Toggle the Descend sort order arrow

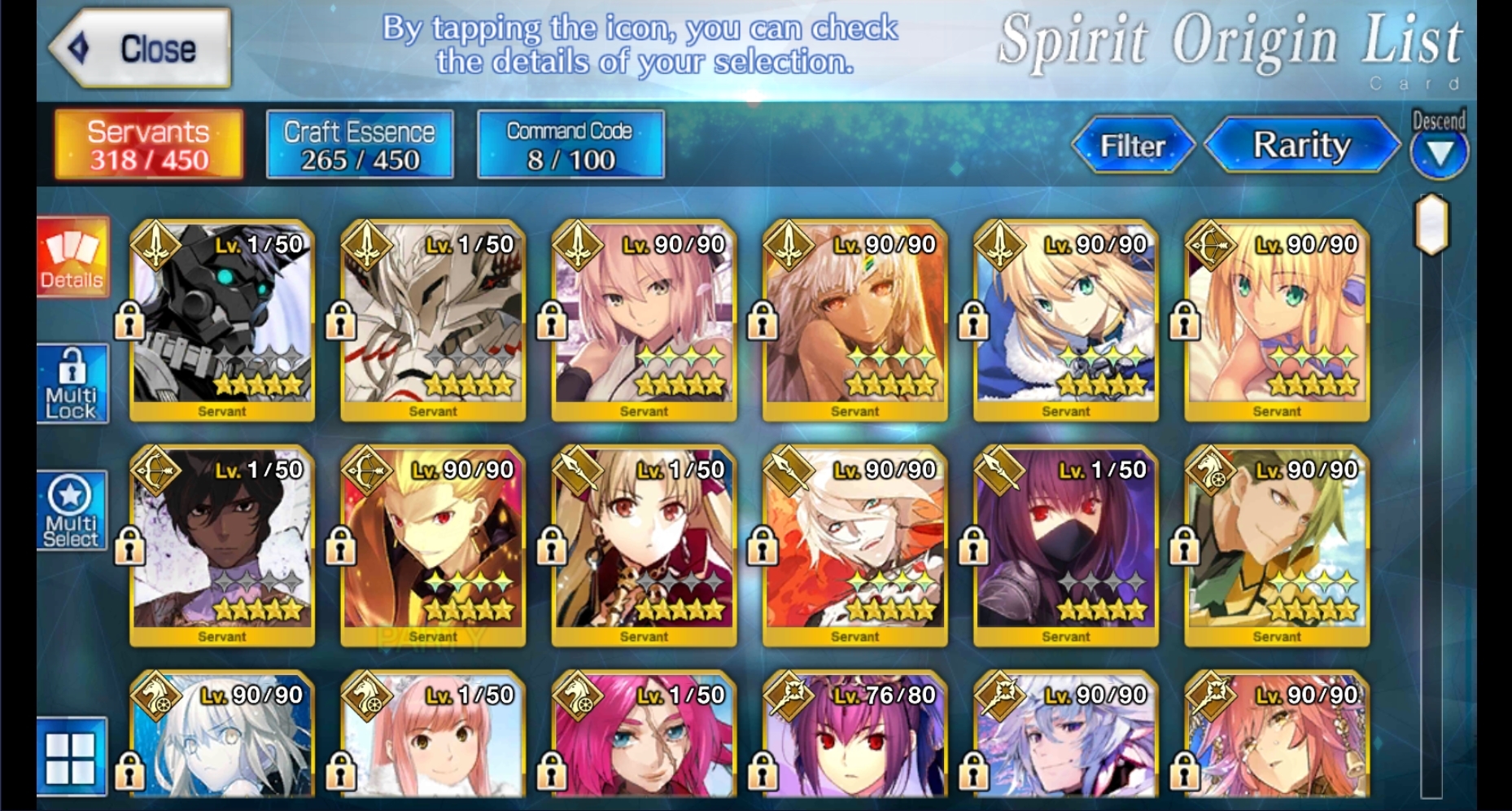pyautogui.click(x=1439, y=151)
